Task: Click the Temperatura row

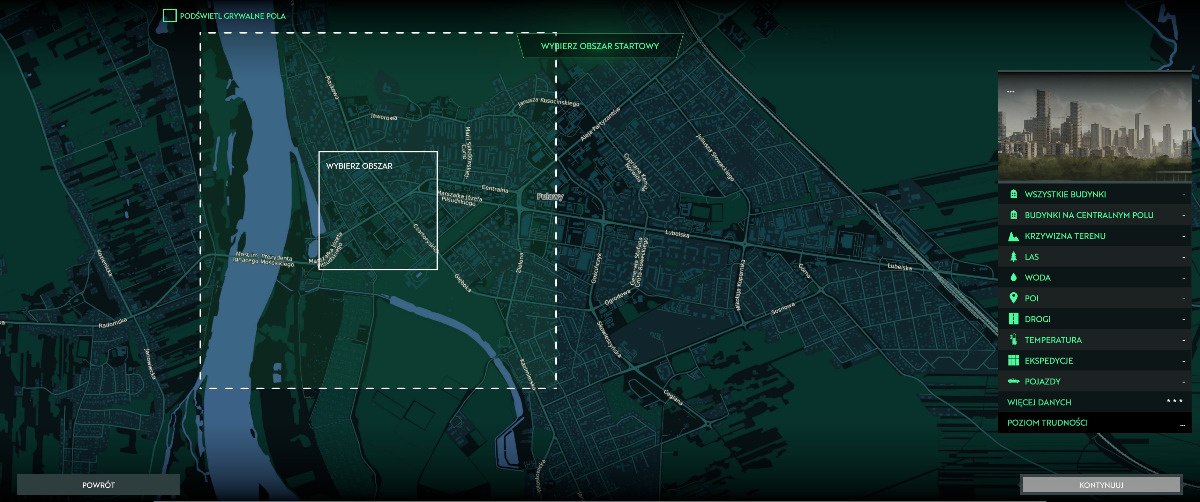Action: [1095, 340]
